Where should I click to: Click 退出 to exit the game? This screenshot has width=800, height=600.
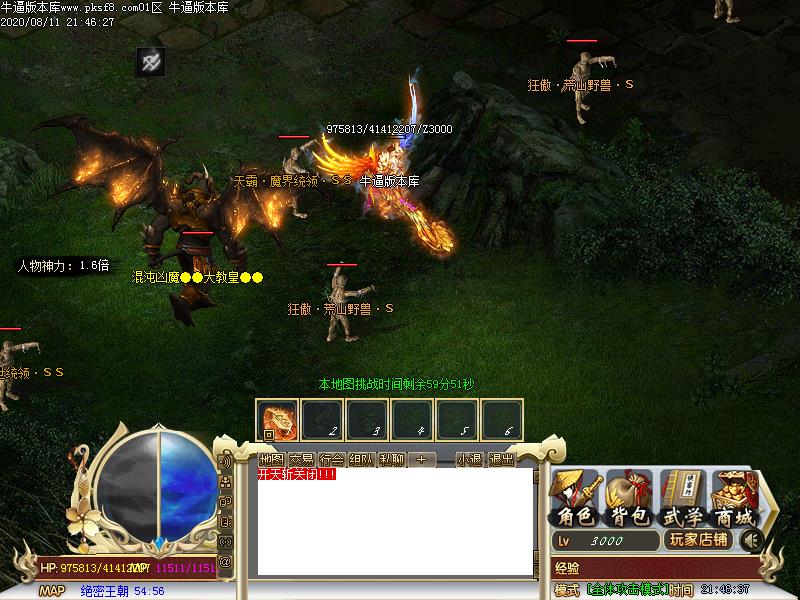click(x=500, y=460)
